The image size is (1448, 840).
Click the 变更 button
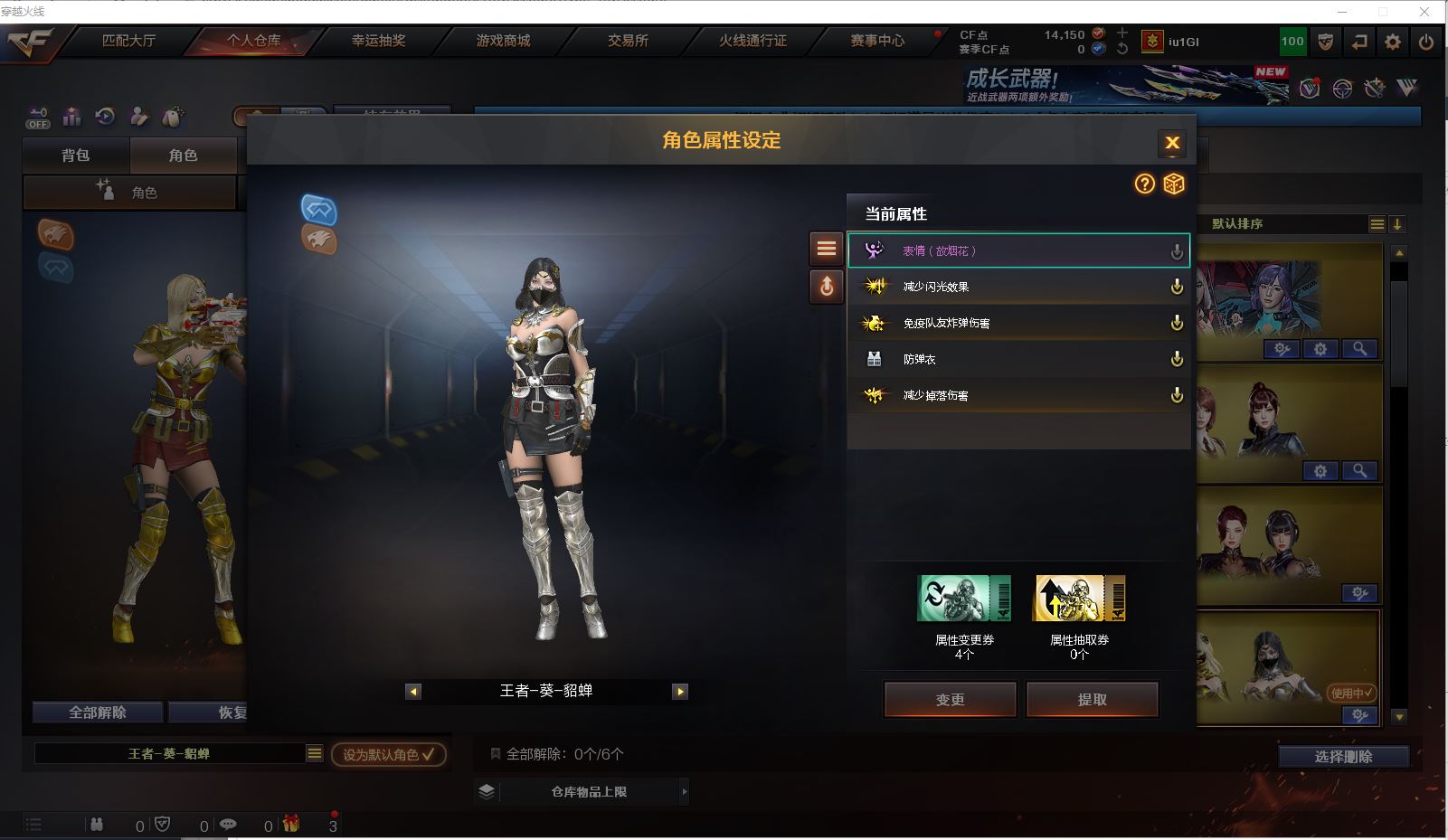[950, 699]
